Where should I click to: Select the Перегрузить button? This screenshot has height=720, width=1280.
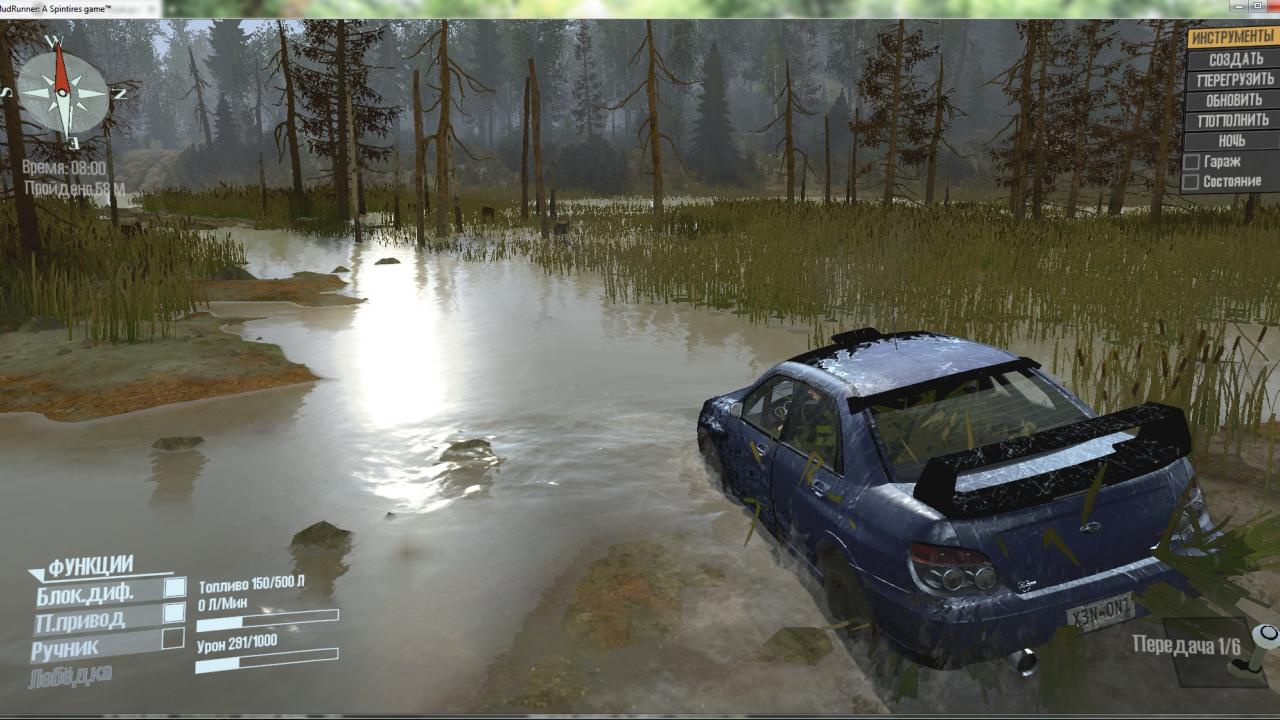click(x=1235, y=79)
